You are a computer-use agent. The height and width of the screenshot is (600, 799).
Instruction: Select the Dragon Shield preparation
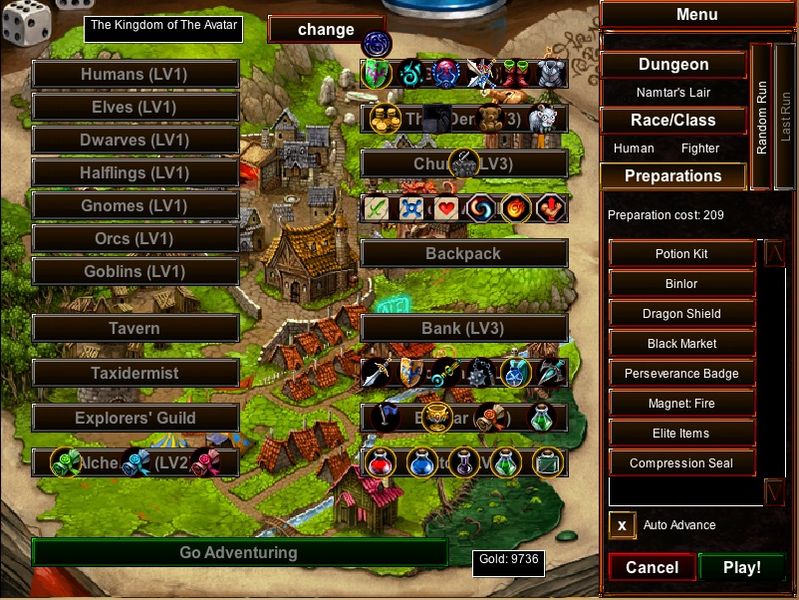click(x=681, y=314)
